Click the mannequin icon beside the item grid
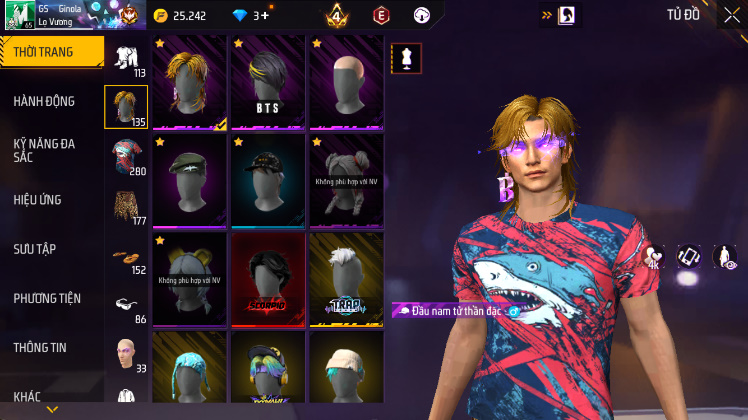 point(406,58)
